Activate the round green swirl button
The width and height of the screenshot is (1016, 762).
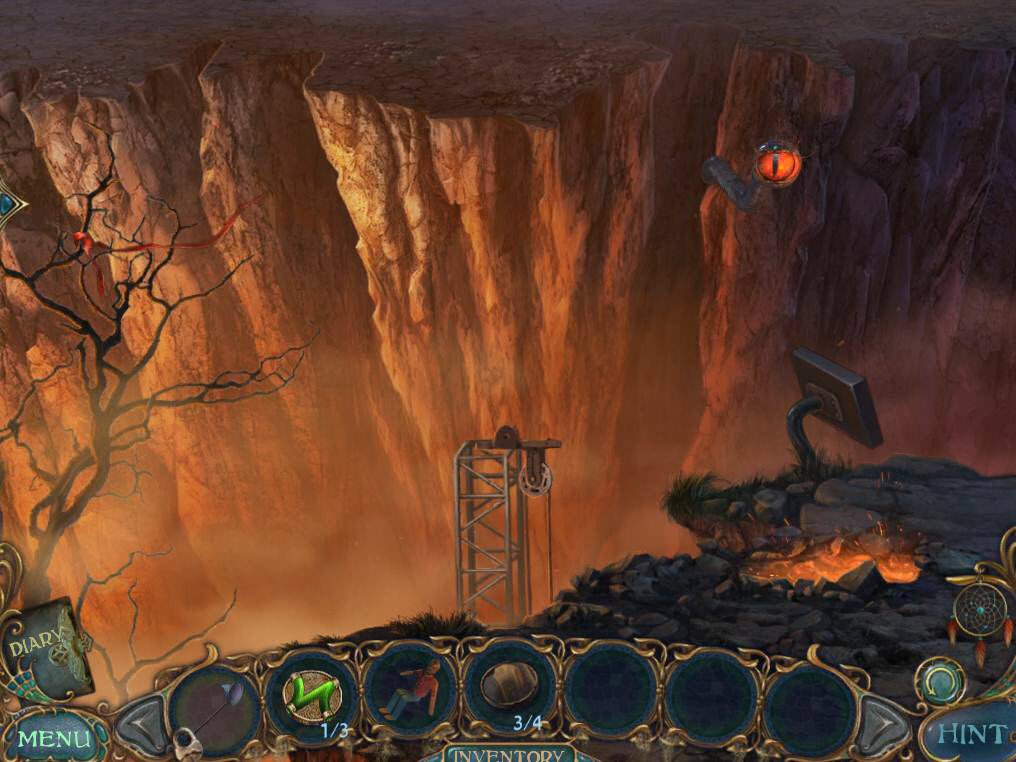[x=941, y=681]
